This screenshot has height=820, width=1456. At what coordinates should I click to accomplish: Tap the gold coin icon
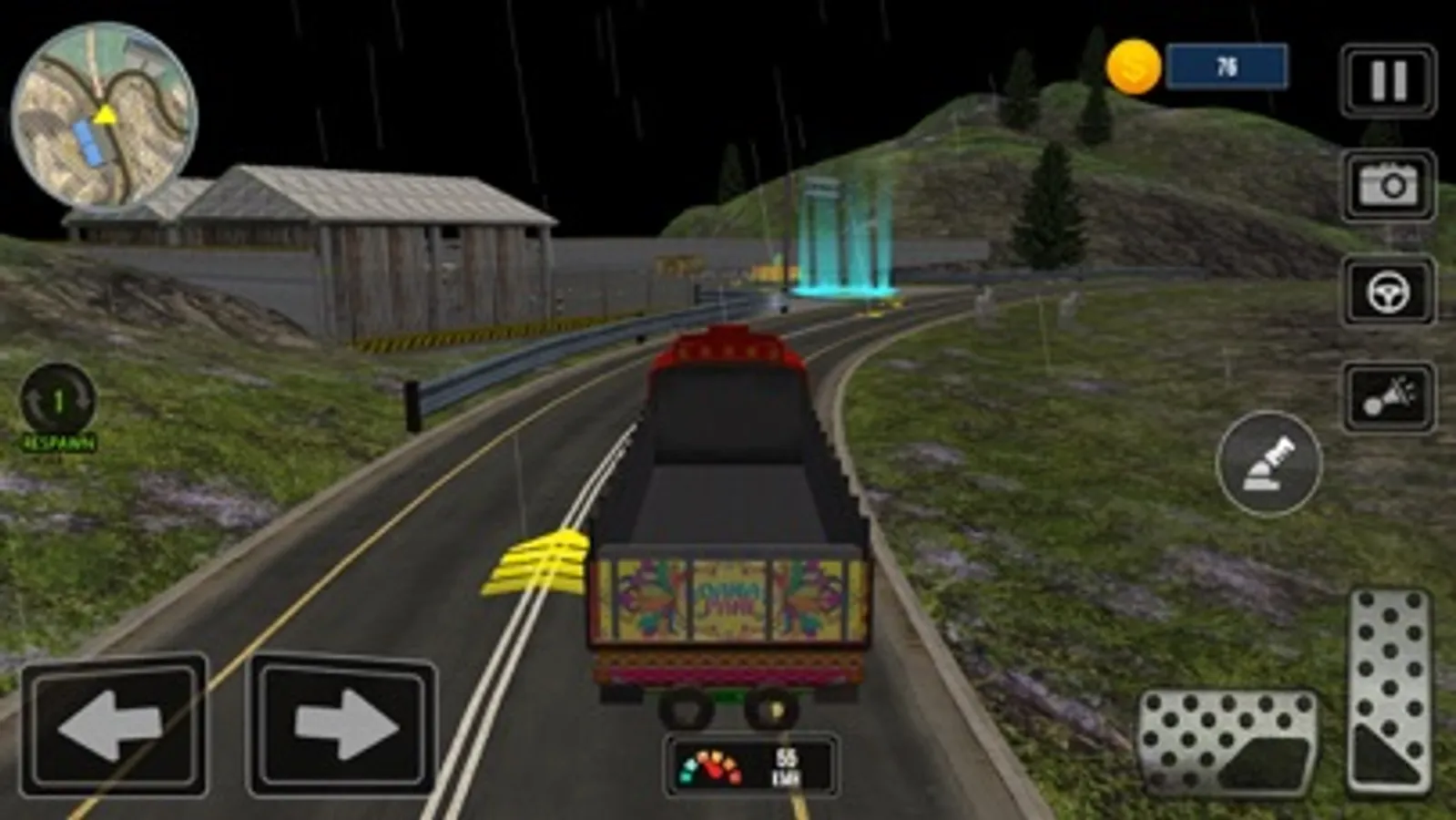[x=1132, y=64]
